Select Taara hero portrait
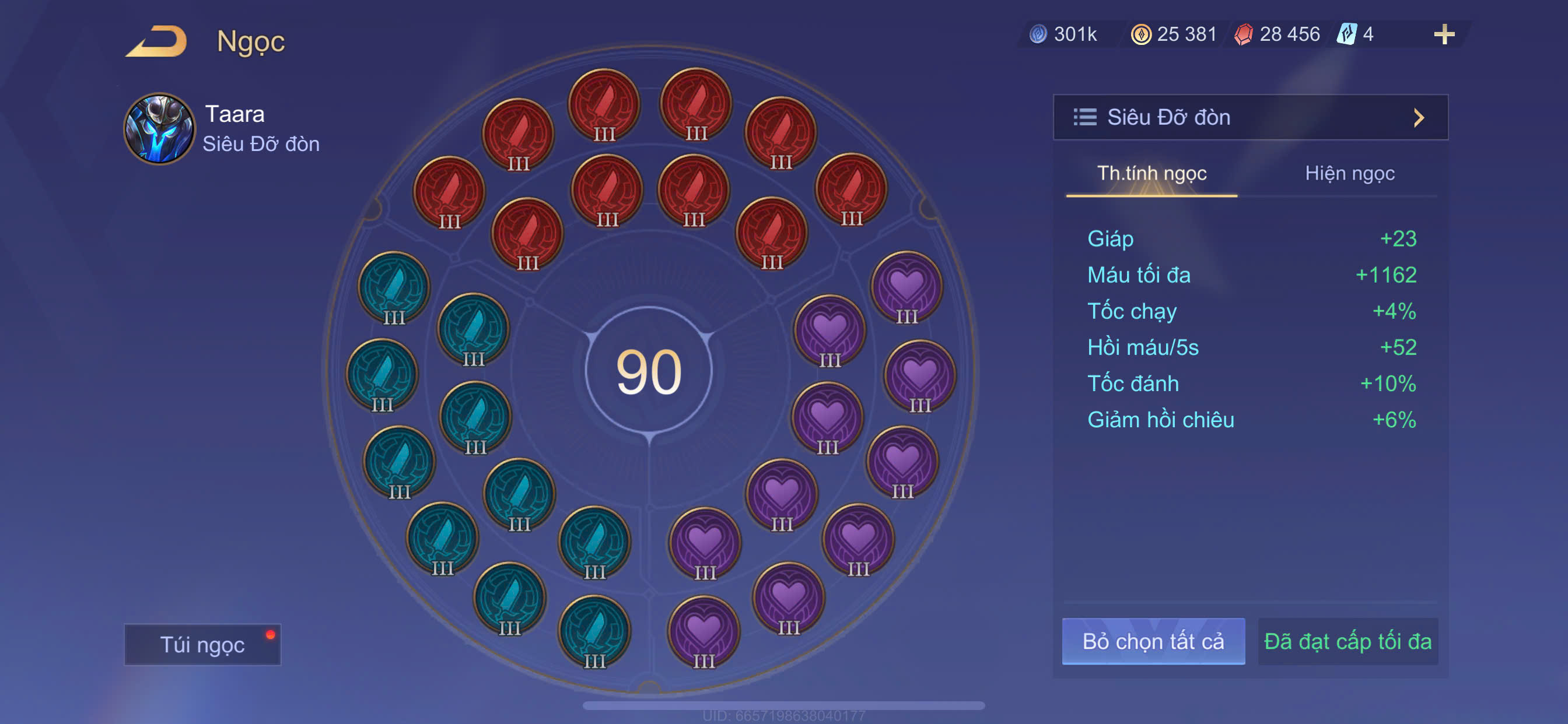This screenshot has width=1568, height=724. tap(159, 129)
